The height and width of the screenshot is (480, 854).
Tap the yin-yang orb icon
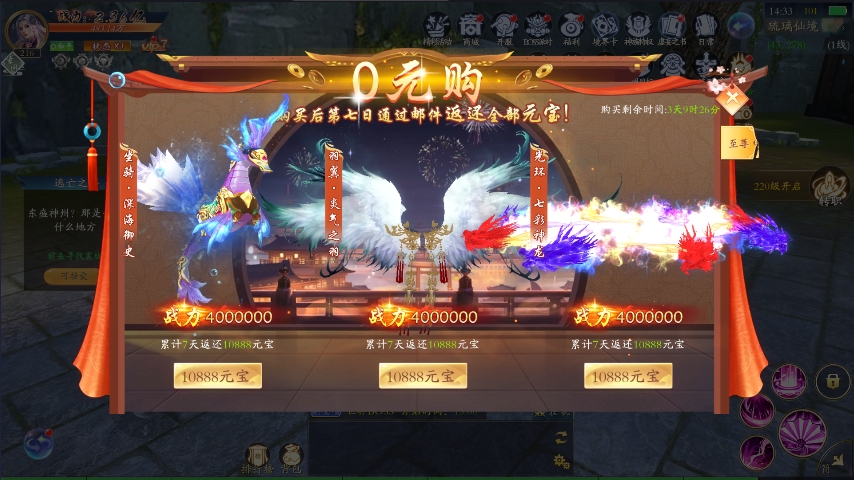[x=38, y=442]
